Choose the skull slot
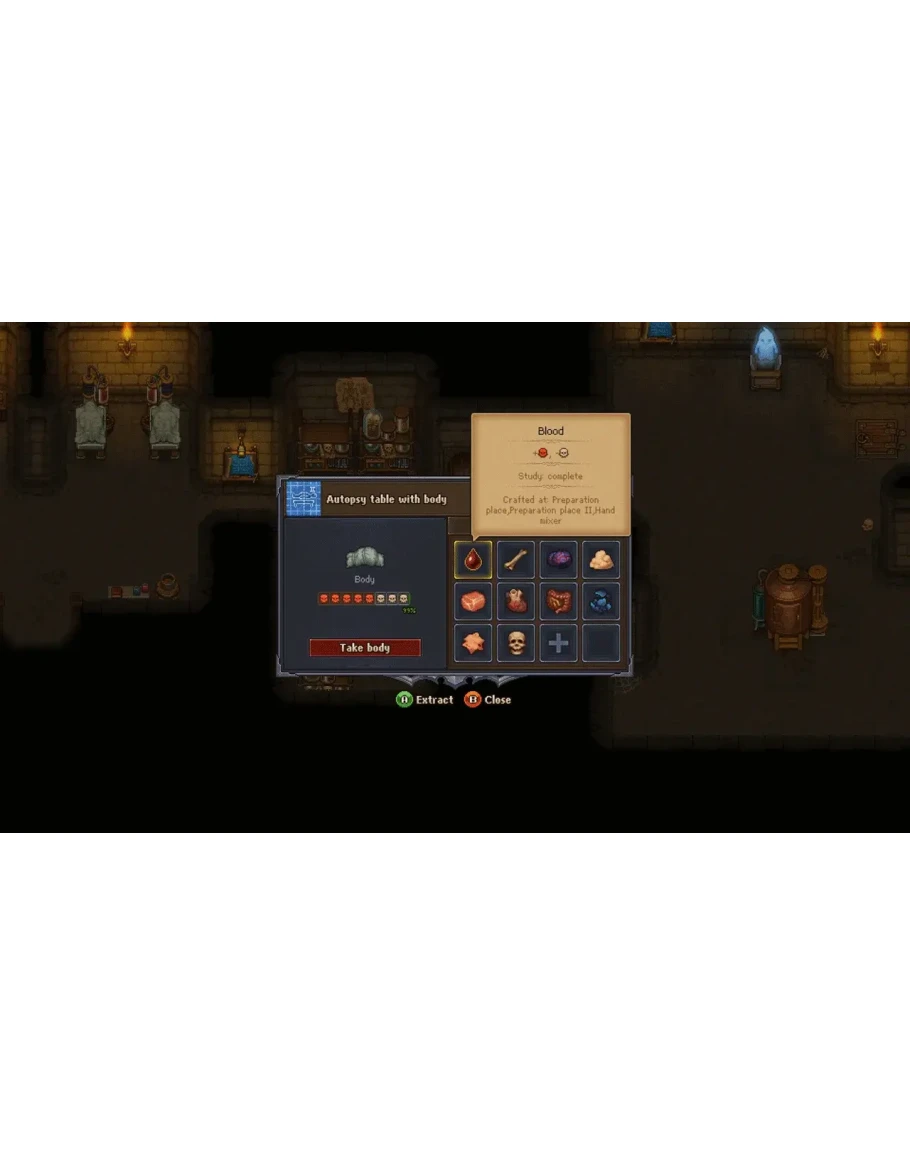 (x=516, y=643)
